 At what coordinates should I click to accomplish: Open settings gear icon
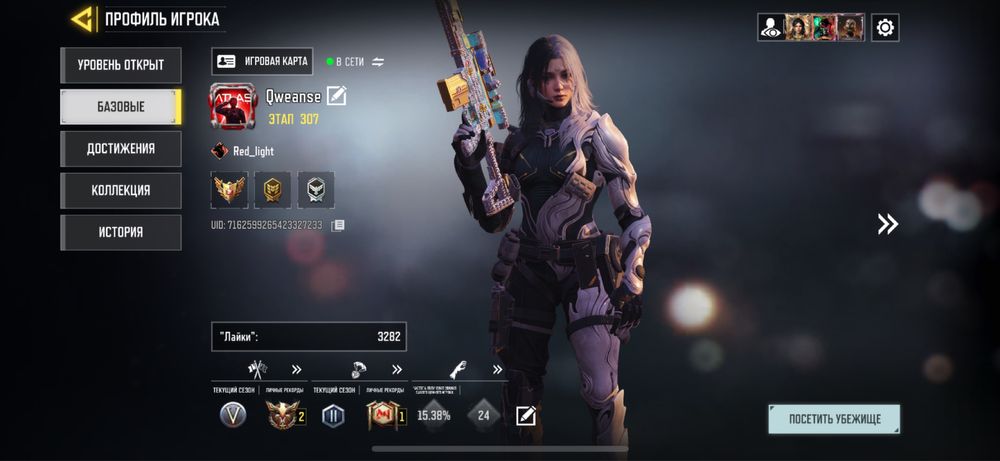[884, 27]
